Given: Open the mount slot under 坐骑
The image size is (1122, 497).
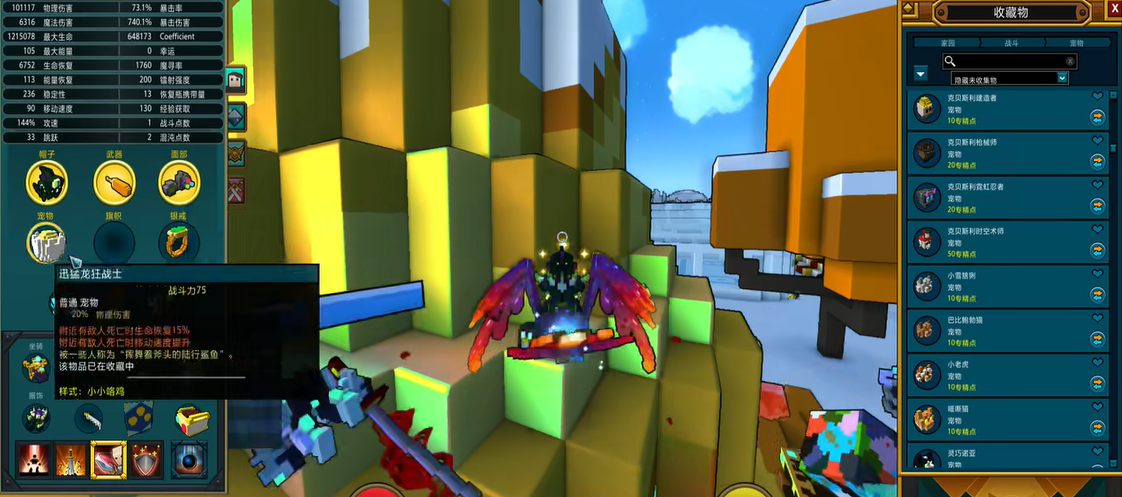Looking at the screenshot, I should pos(36,367).
